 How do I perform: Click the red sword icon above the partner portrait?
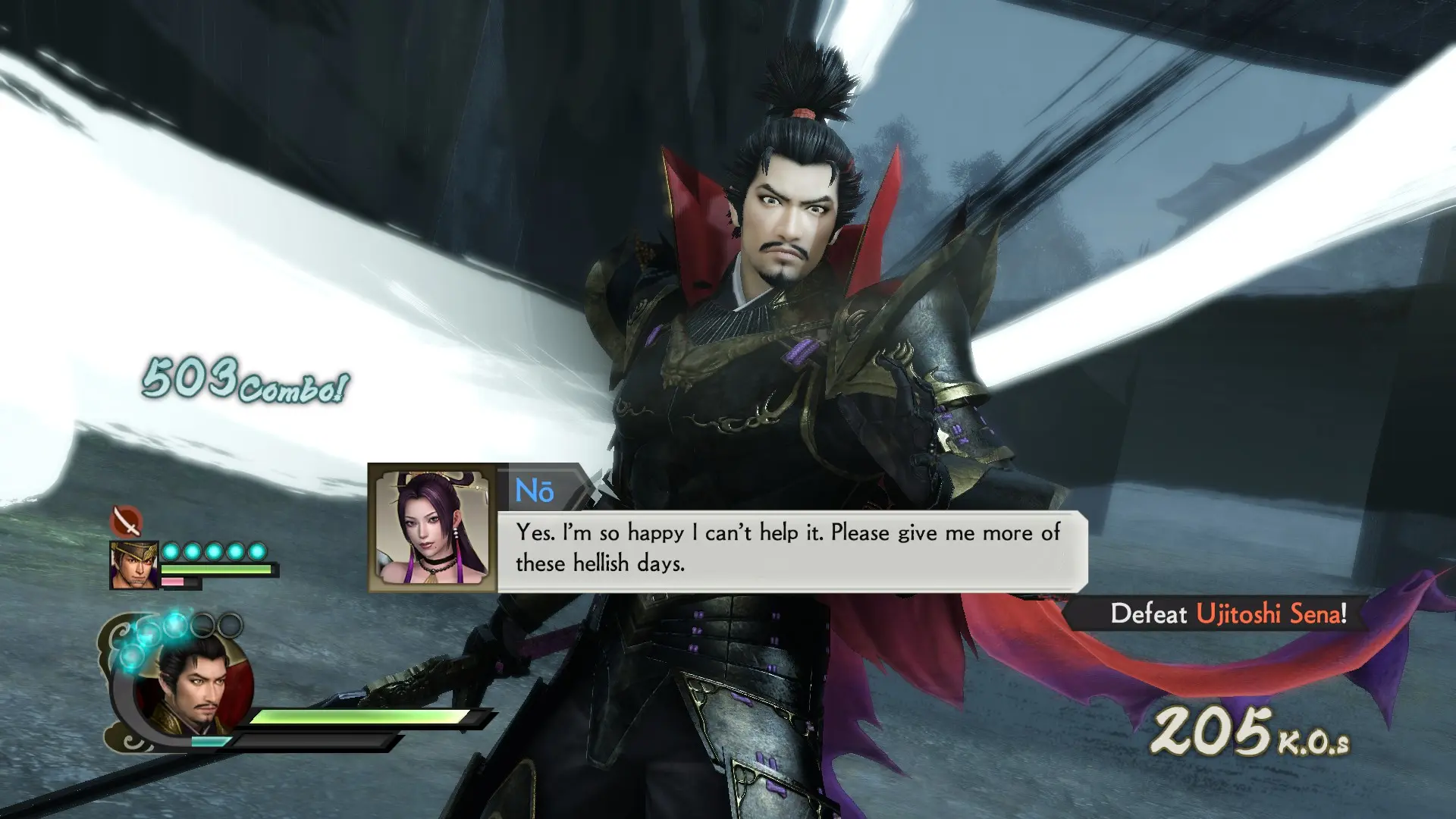click(x=126, y=522)
